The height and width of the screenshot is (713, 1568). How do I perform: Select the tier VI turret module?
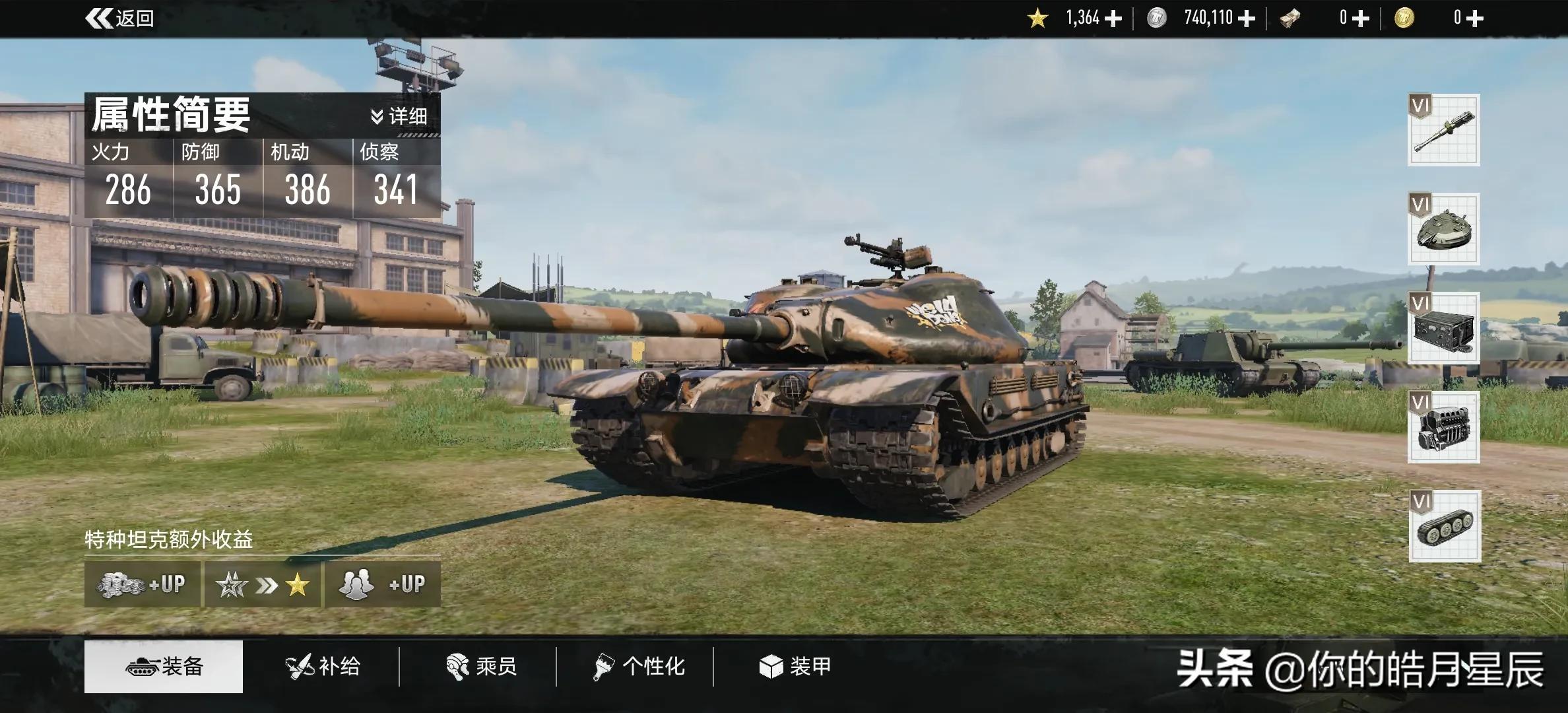coord(1443,229)
